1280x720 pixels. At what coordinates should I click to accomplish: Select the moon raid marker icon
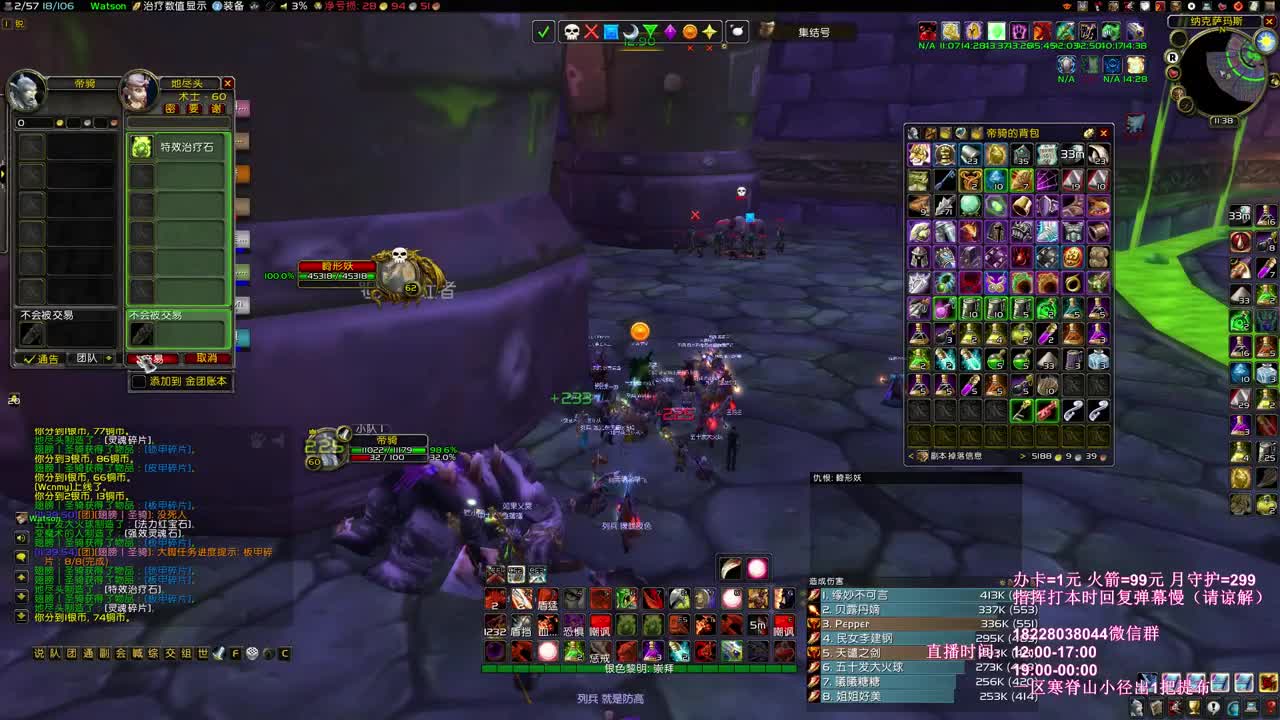631,33
